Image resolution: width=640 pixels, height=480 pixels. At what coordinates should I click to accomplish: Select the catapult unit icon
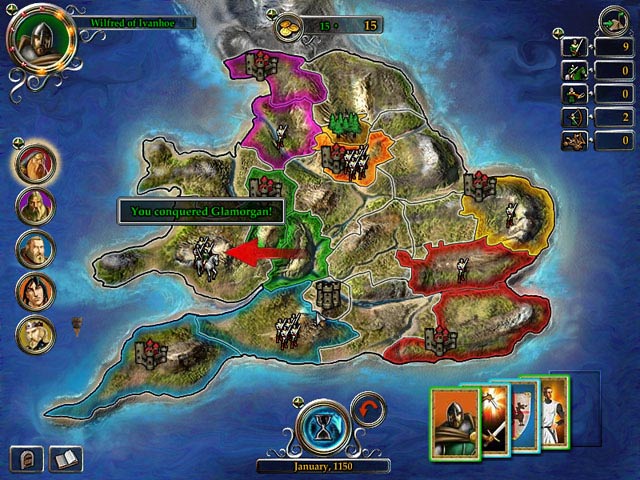575,142
